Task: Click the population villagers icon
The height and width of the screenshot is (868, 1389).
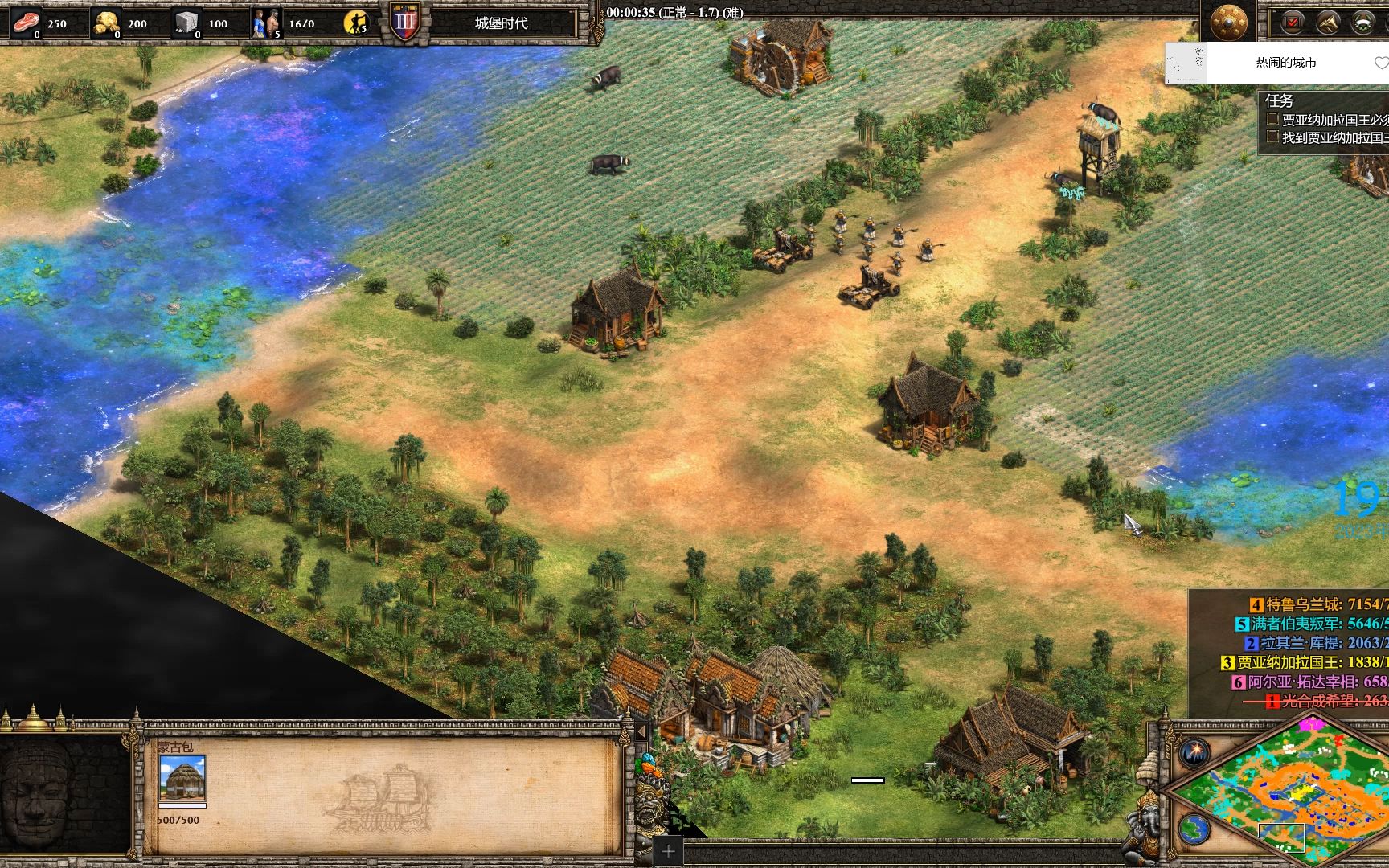Action: click(x=265, y=23)
